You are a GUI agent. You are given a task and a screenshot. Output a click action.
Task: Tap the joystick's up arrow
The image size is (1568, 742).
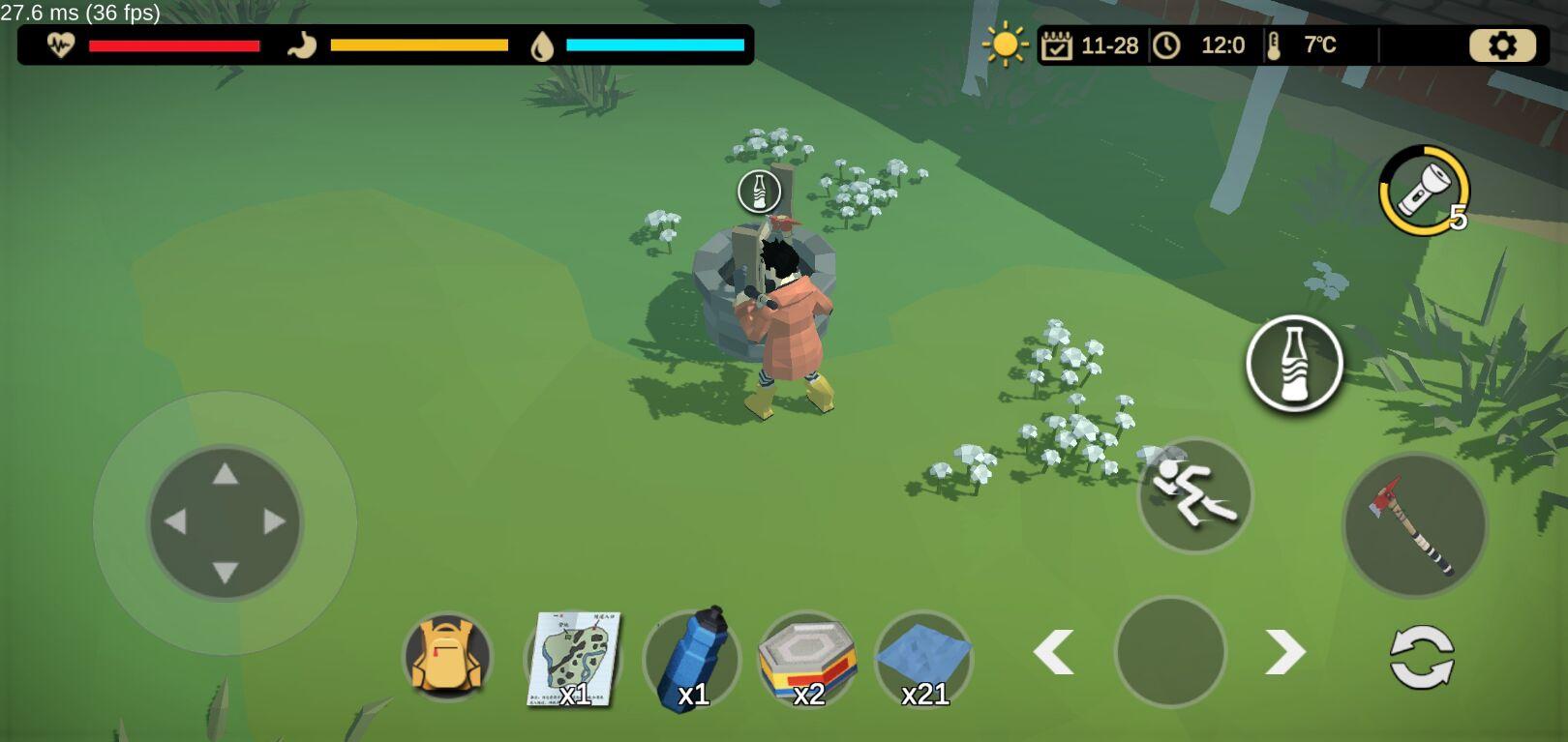(x=226, y=474)
